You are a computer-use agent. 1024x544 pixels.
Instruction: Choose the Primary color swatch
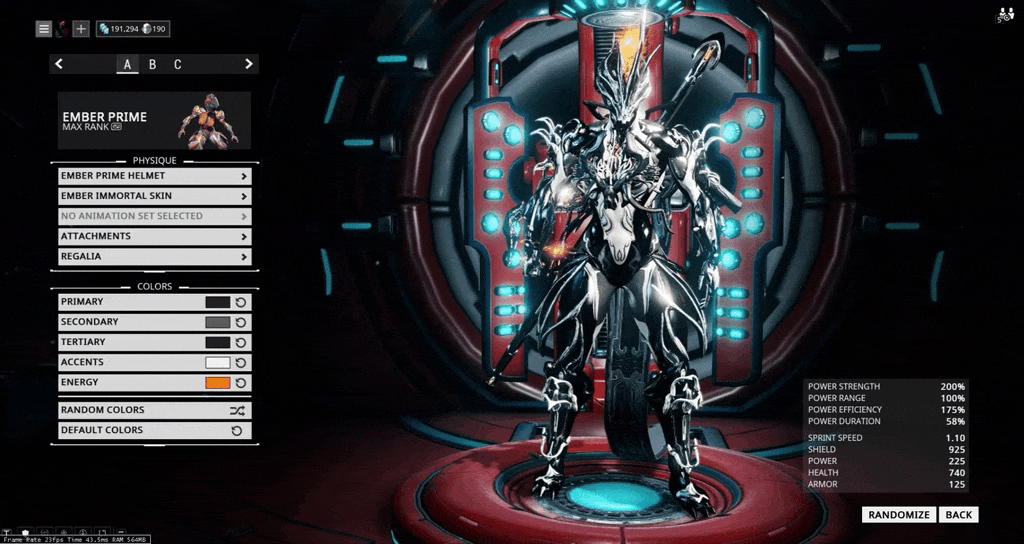[x=217, y=302]
